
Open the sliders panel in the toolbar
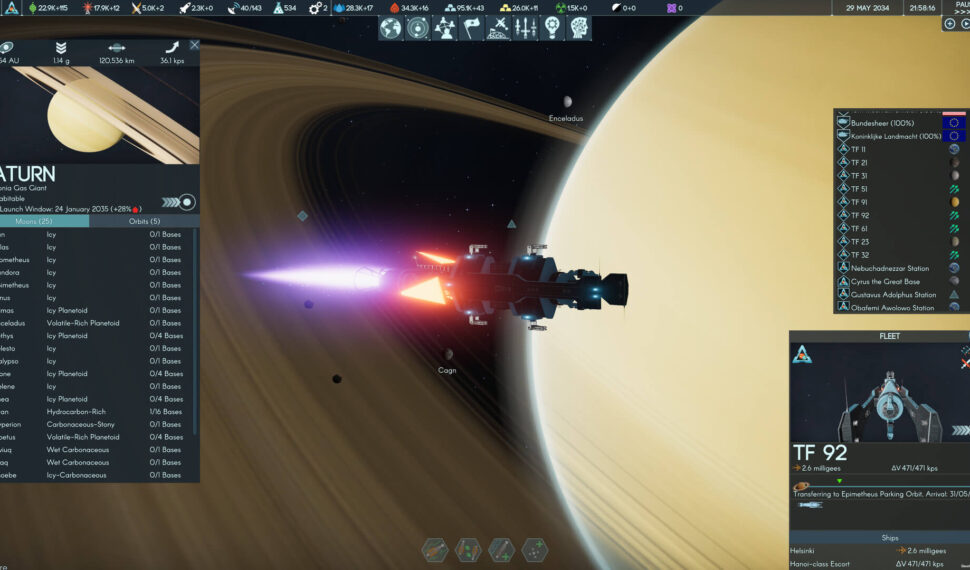(x=525, y=28)
